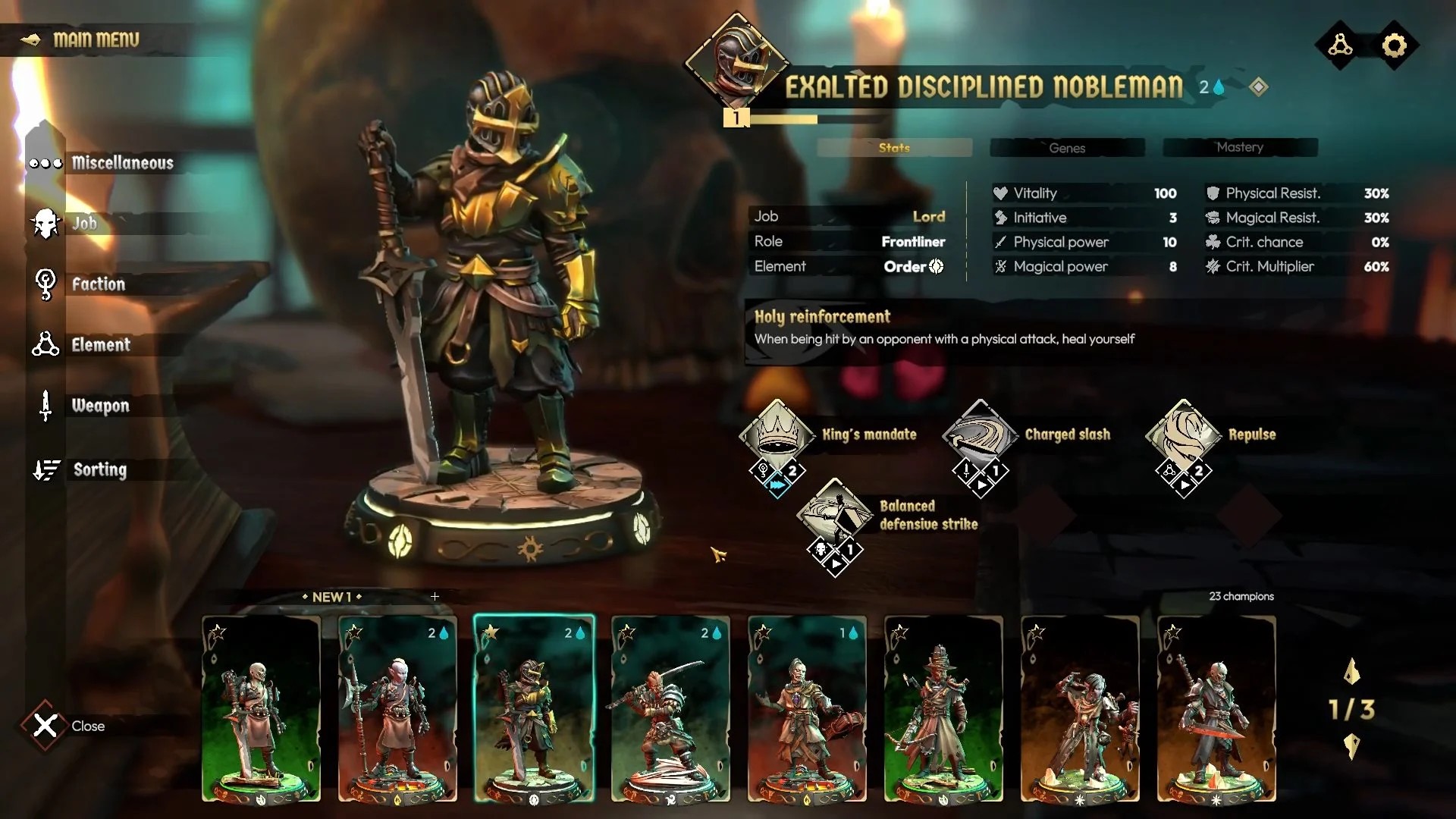Open the gear settings icon
1456x819 pixels.
point(1394,45)
